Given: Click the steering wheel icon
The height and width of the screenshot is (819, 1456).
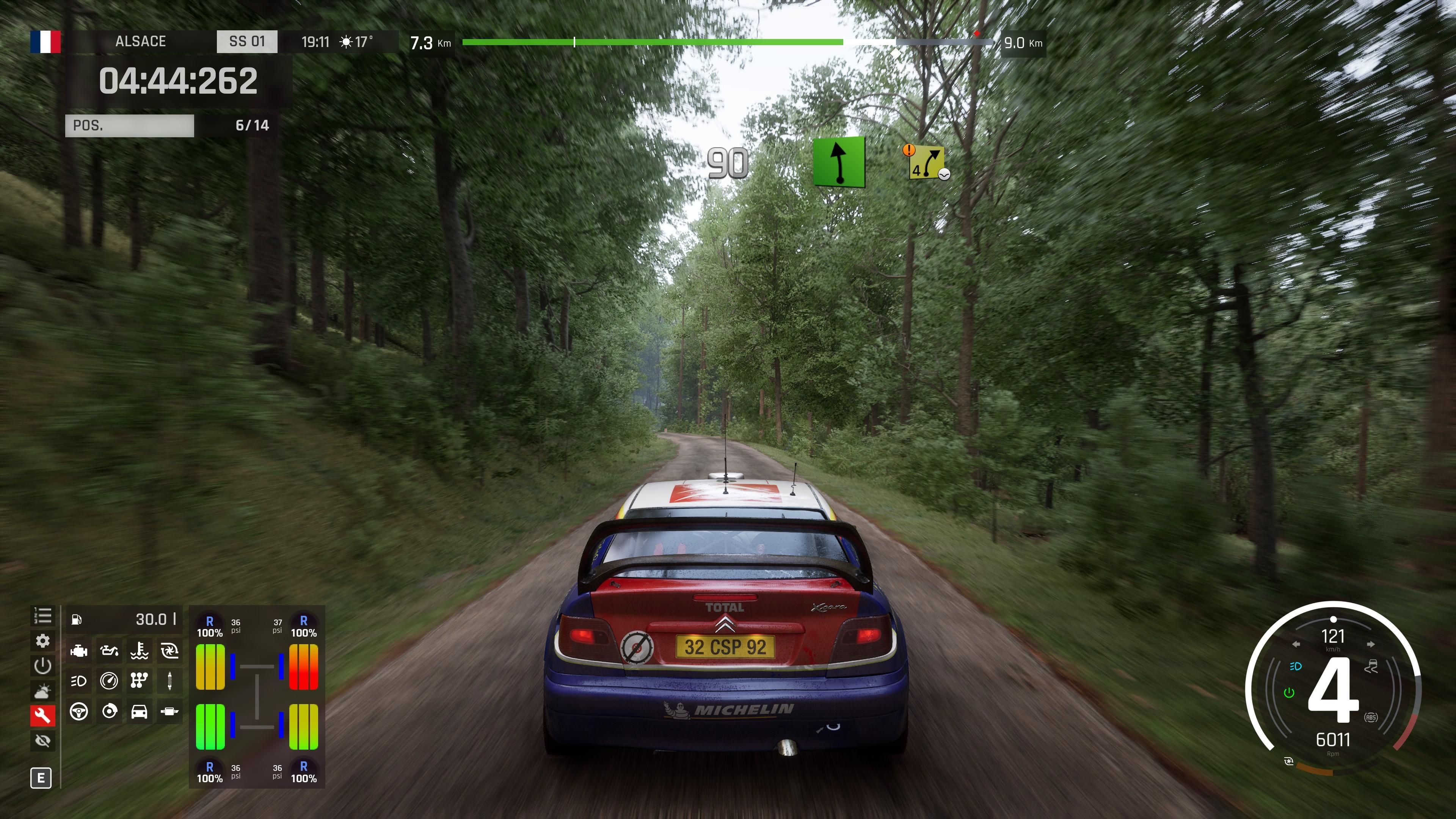Looking at the screenshot, I should coord(78,711).
